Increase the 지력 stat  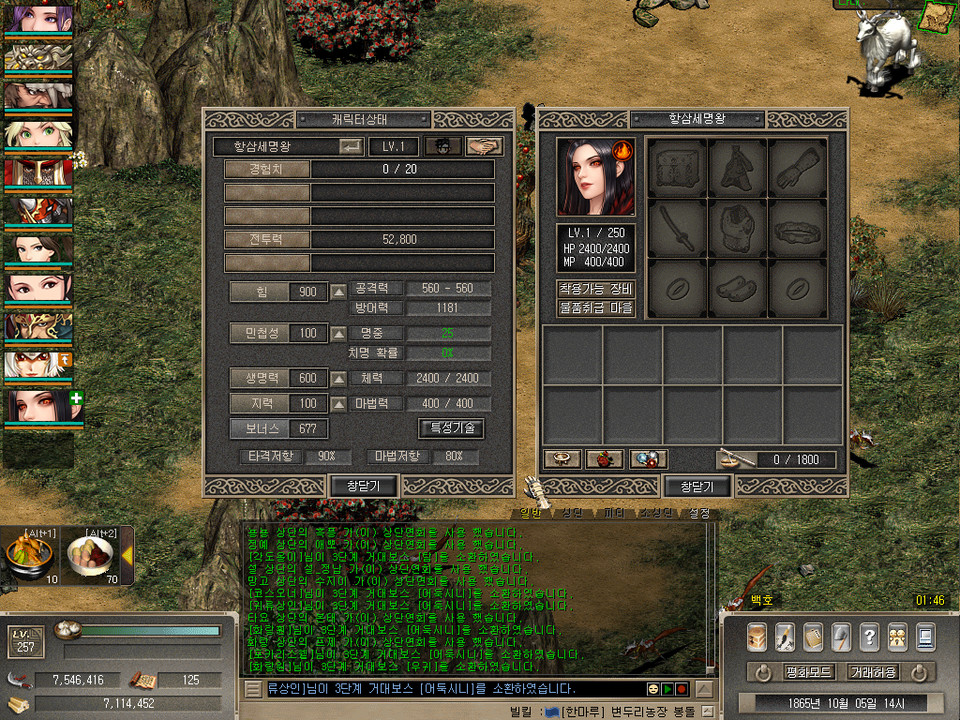click(339, 404)
